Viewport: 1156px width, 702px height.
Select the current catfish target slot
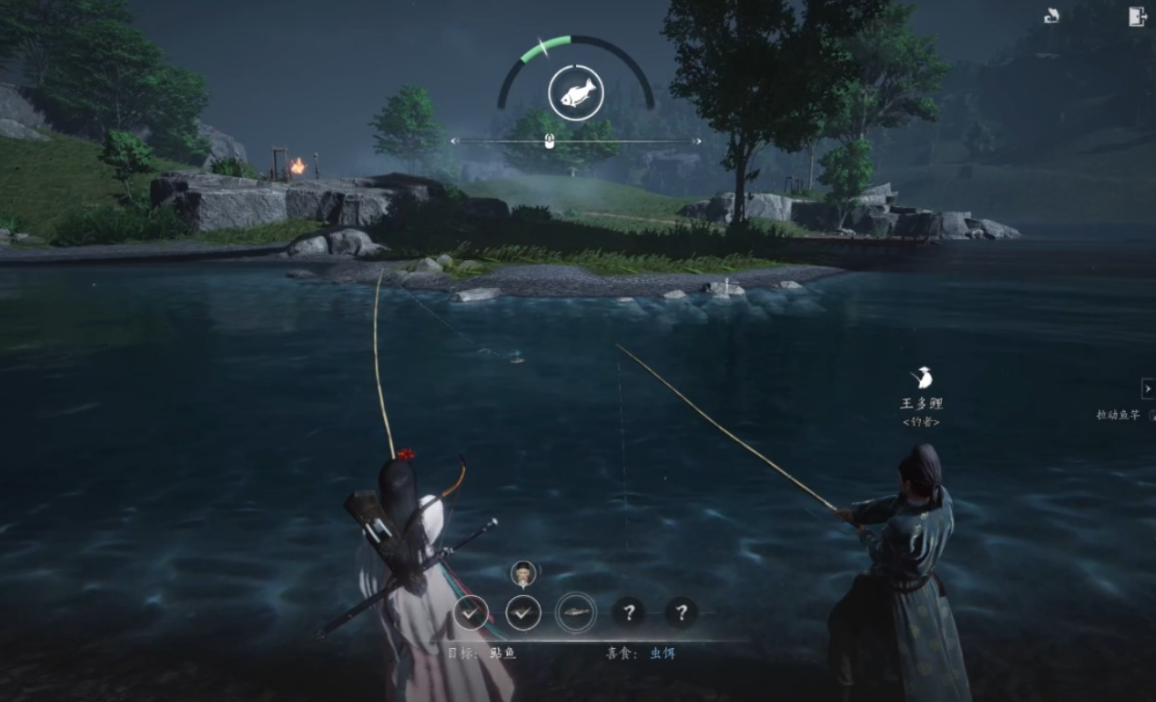pos(576,611)
